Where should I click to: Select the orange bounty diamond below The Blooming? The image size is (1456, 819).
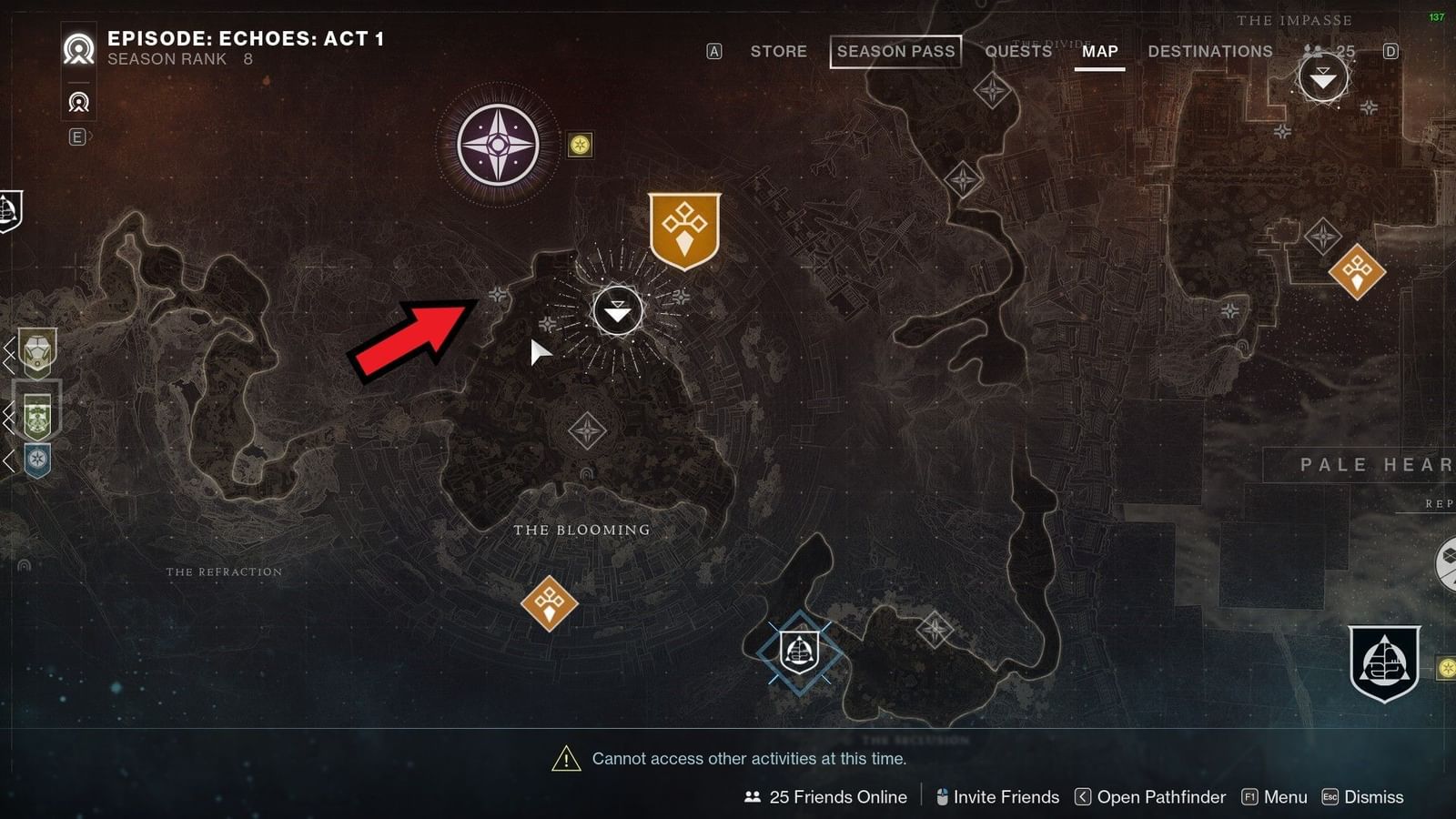click(x=550, y=602)
